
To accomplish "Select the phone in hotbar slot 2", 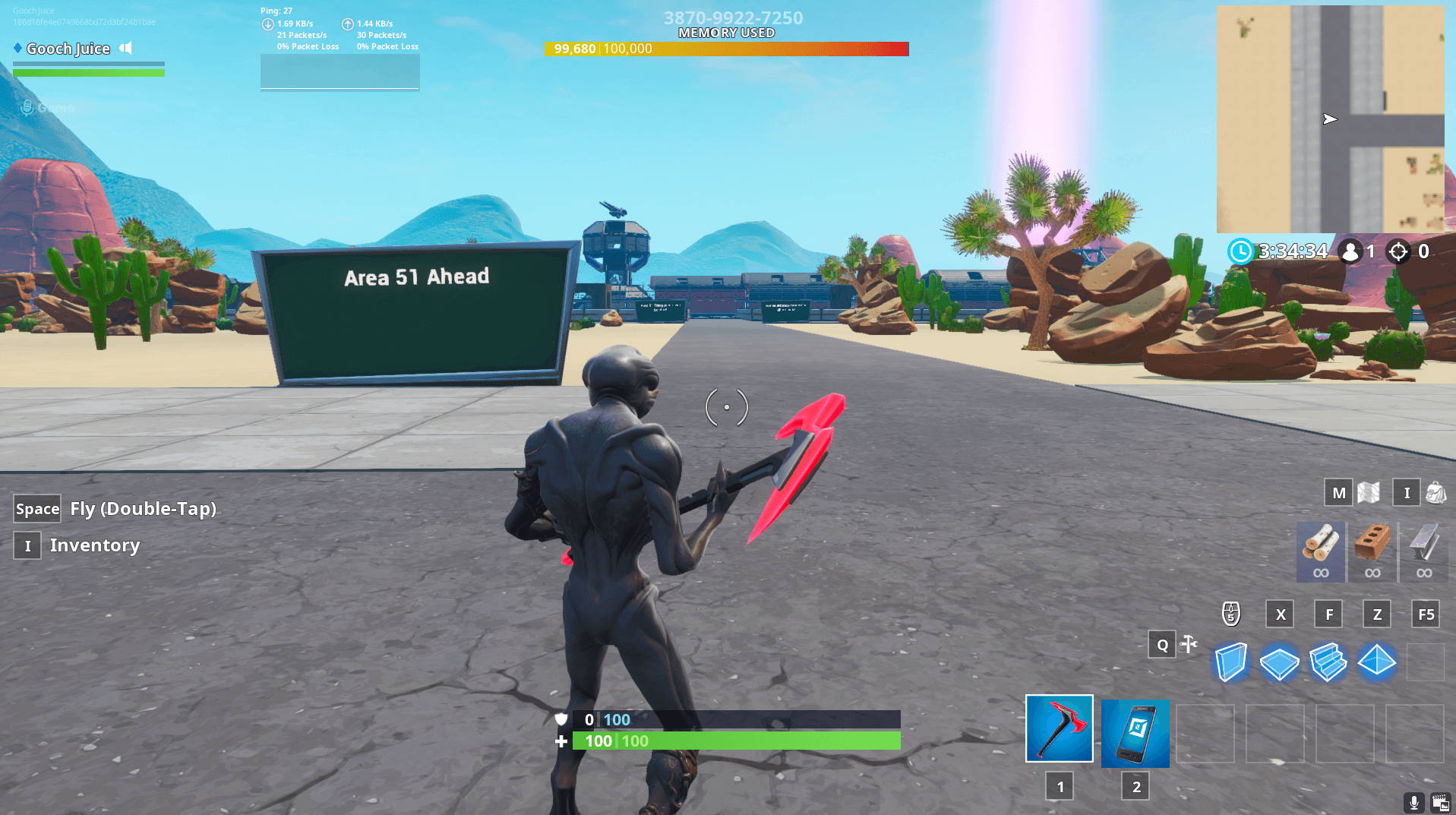I will (x=1134, y=733).
